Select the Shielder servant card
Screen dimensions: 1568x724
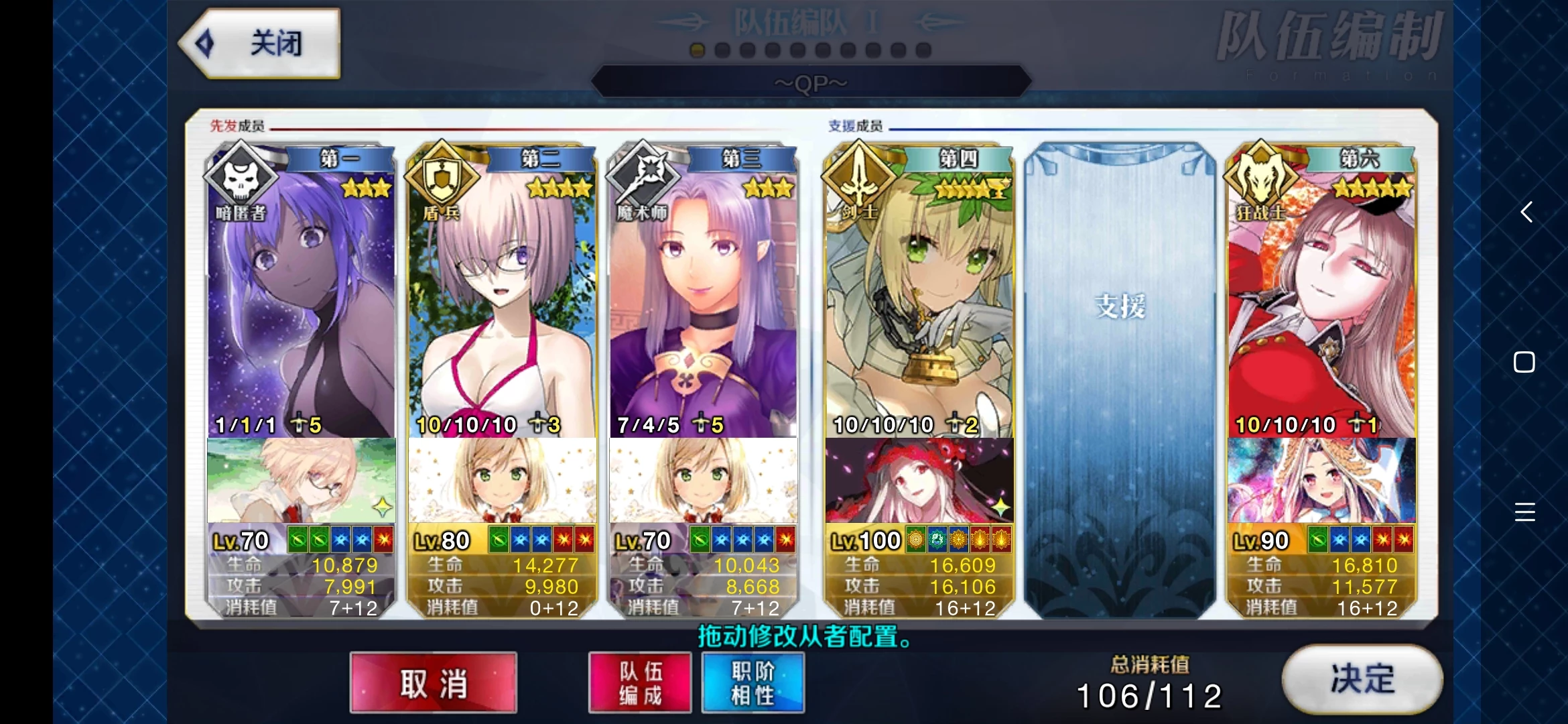[x=502, y=302]
